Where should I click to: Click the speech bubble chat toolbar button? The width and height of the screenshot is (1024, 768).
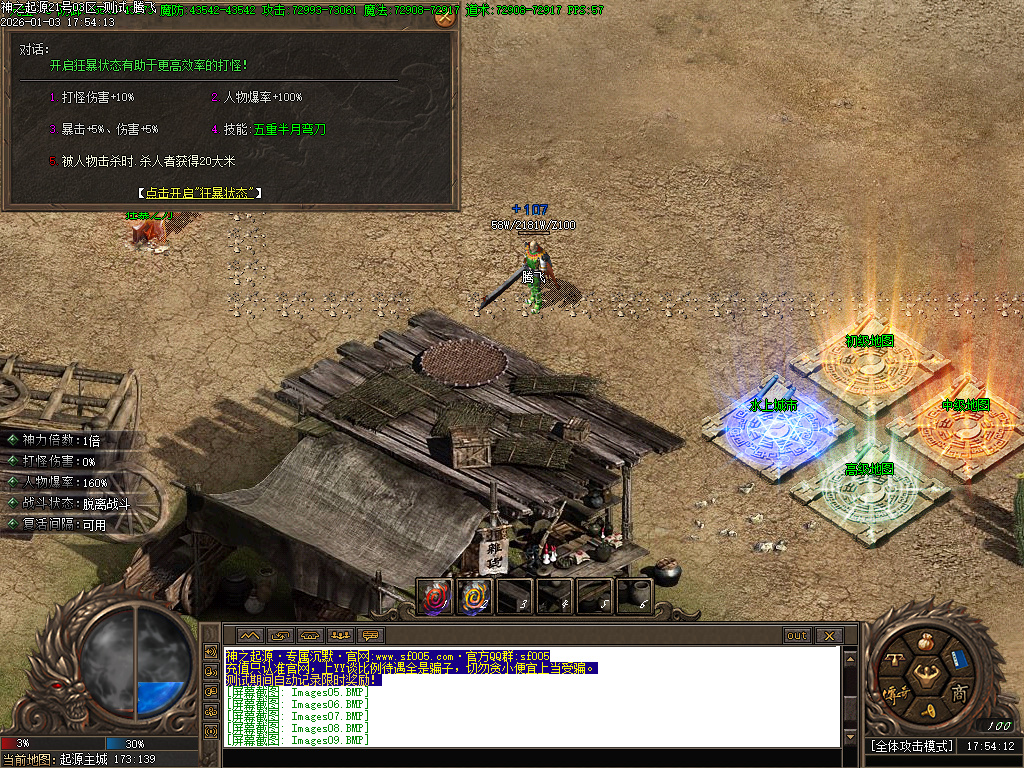371,635
